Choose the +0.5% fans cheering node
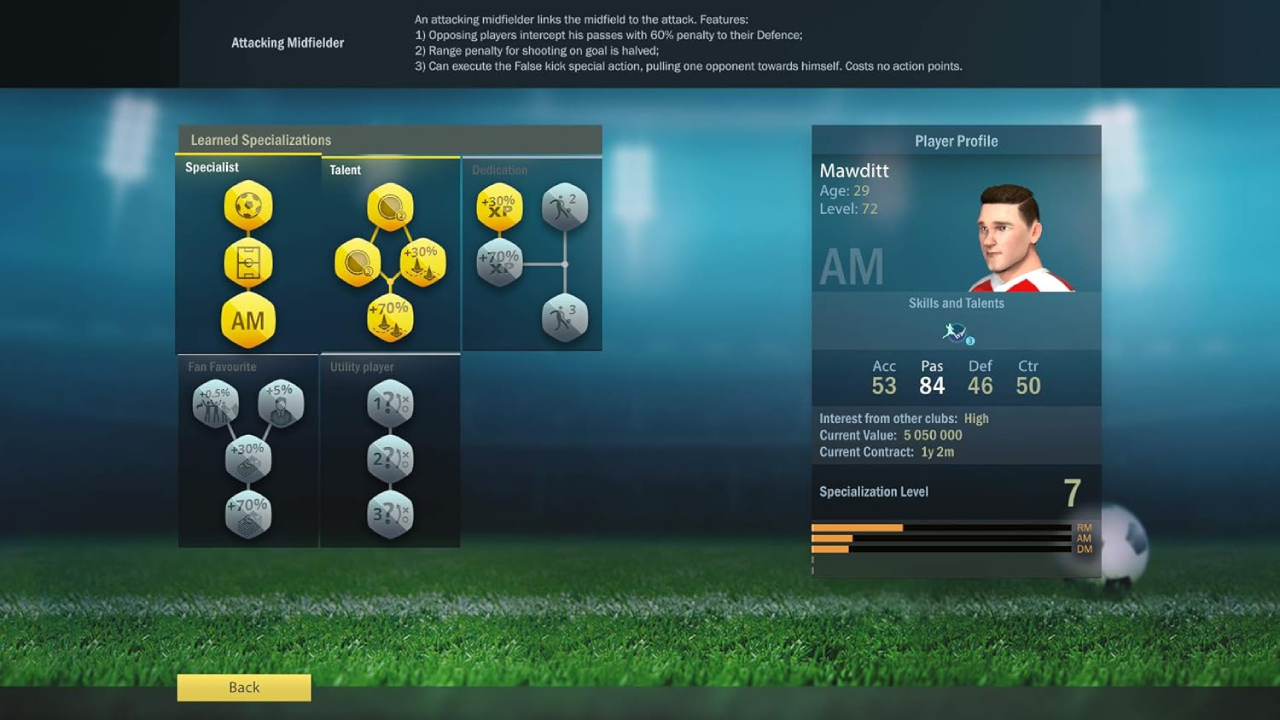This screenshot has height=720, width=1280. click(216, 403)
